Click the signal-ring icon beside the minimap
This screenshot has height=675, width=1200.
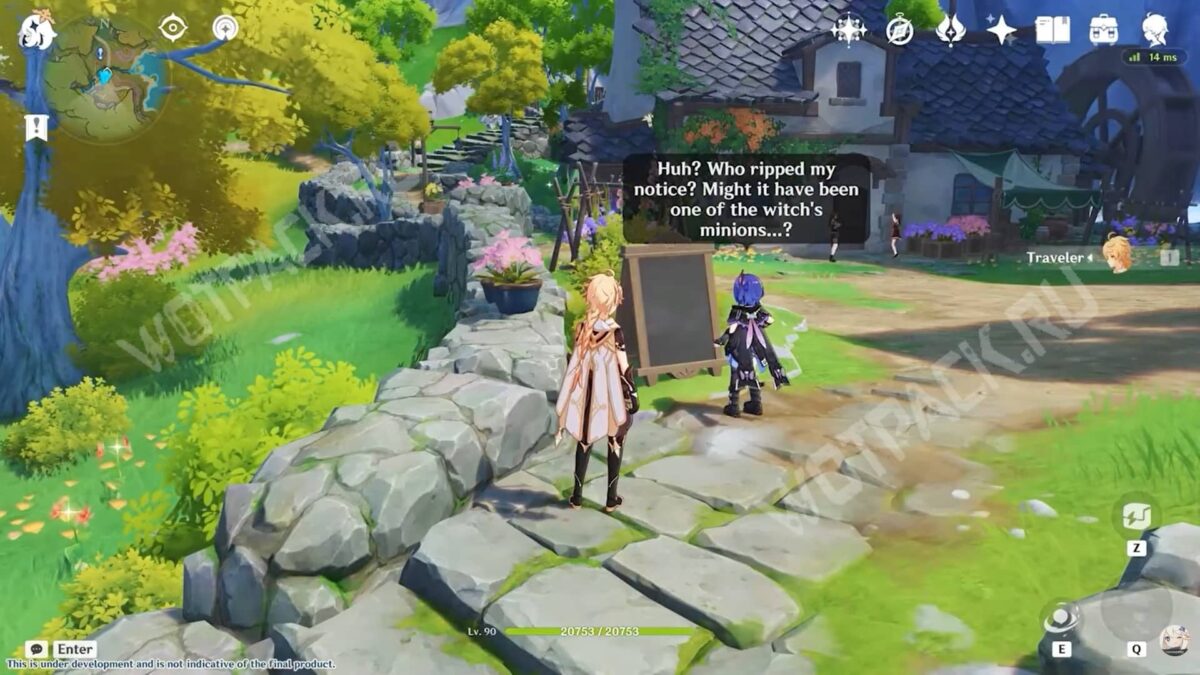click(225, 28)
